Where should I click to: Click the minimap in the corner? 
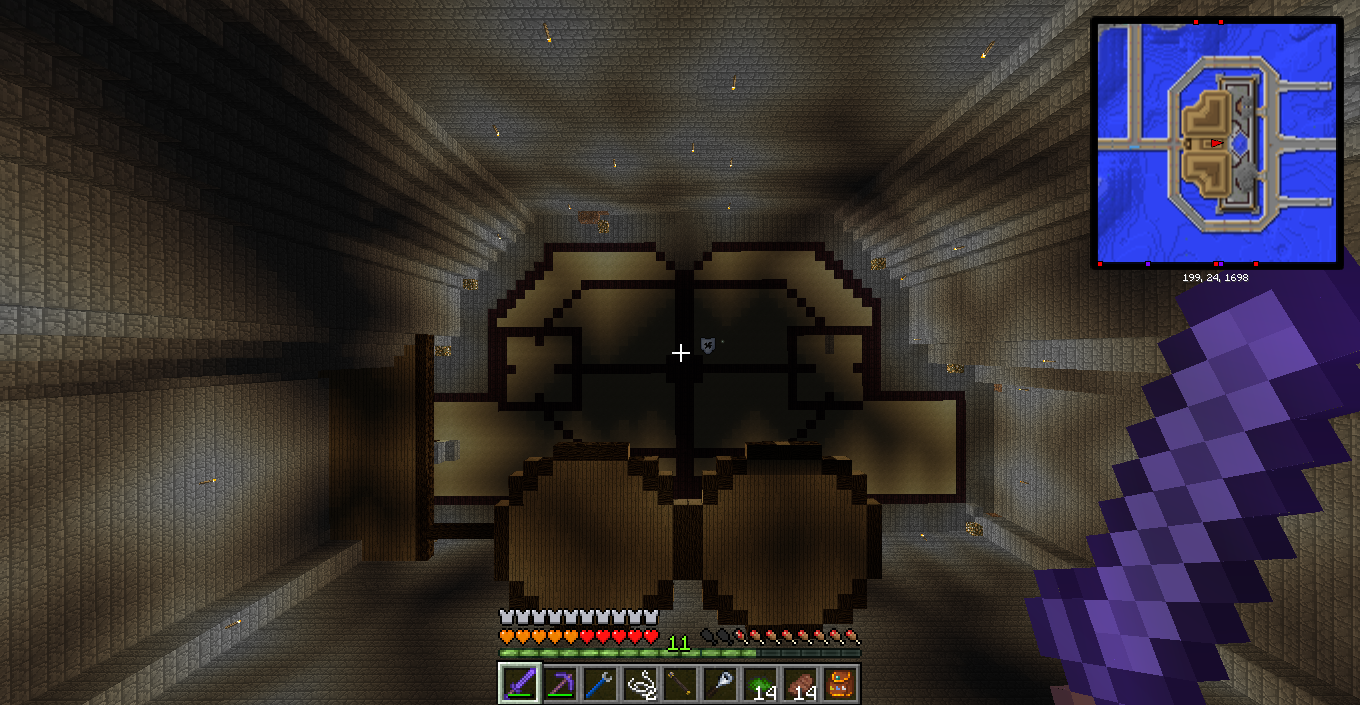pyautogui.click(x=1216, y=143)
